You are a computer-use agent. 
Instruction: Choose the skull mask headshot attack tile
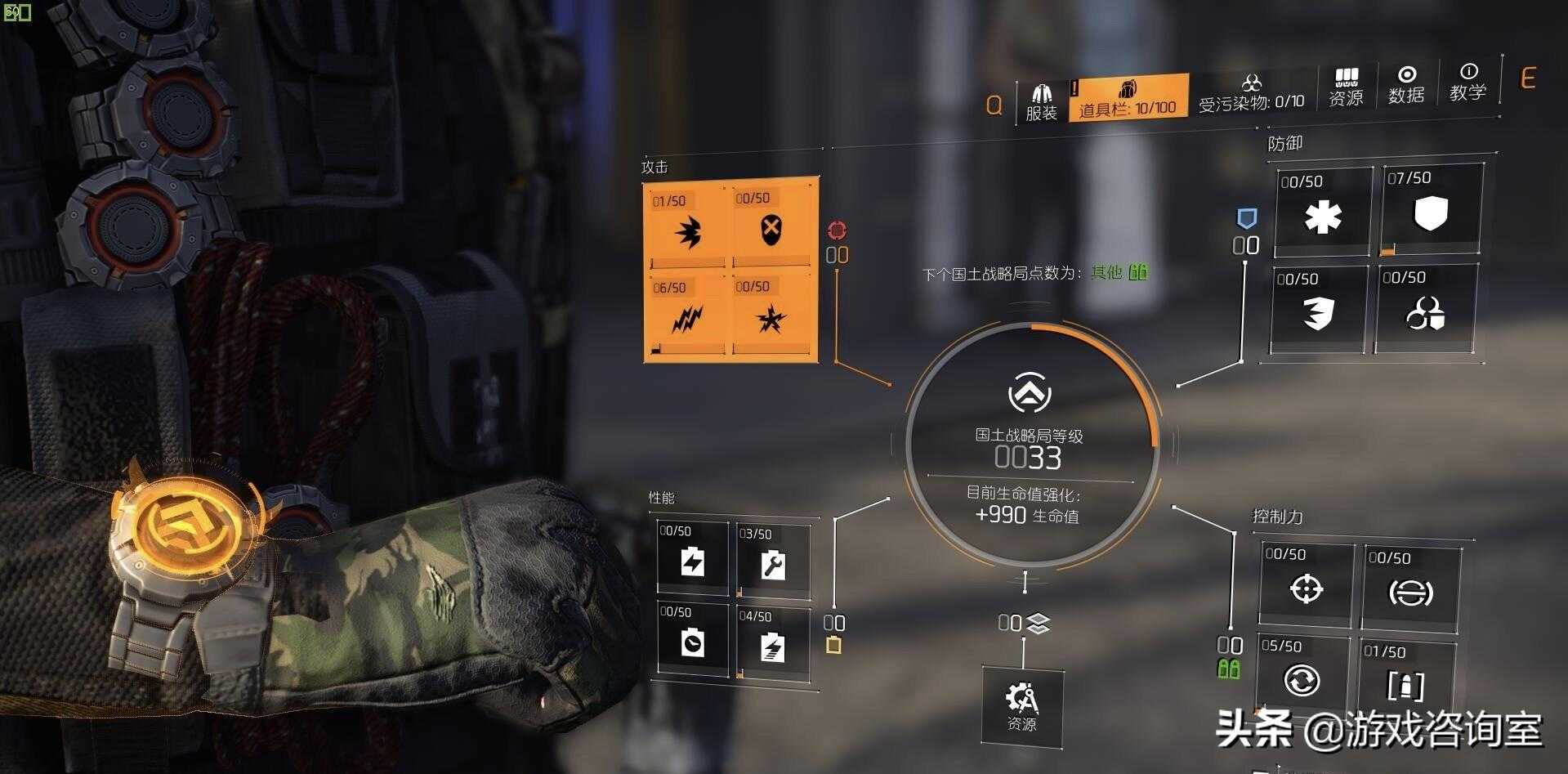(x=771, y=226)
